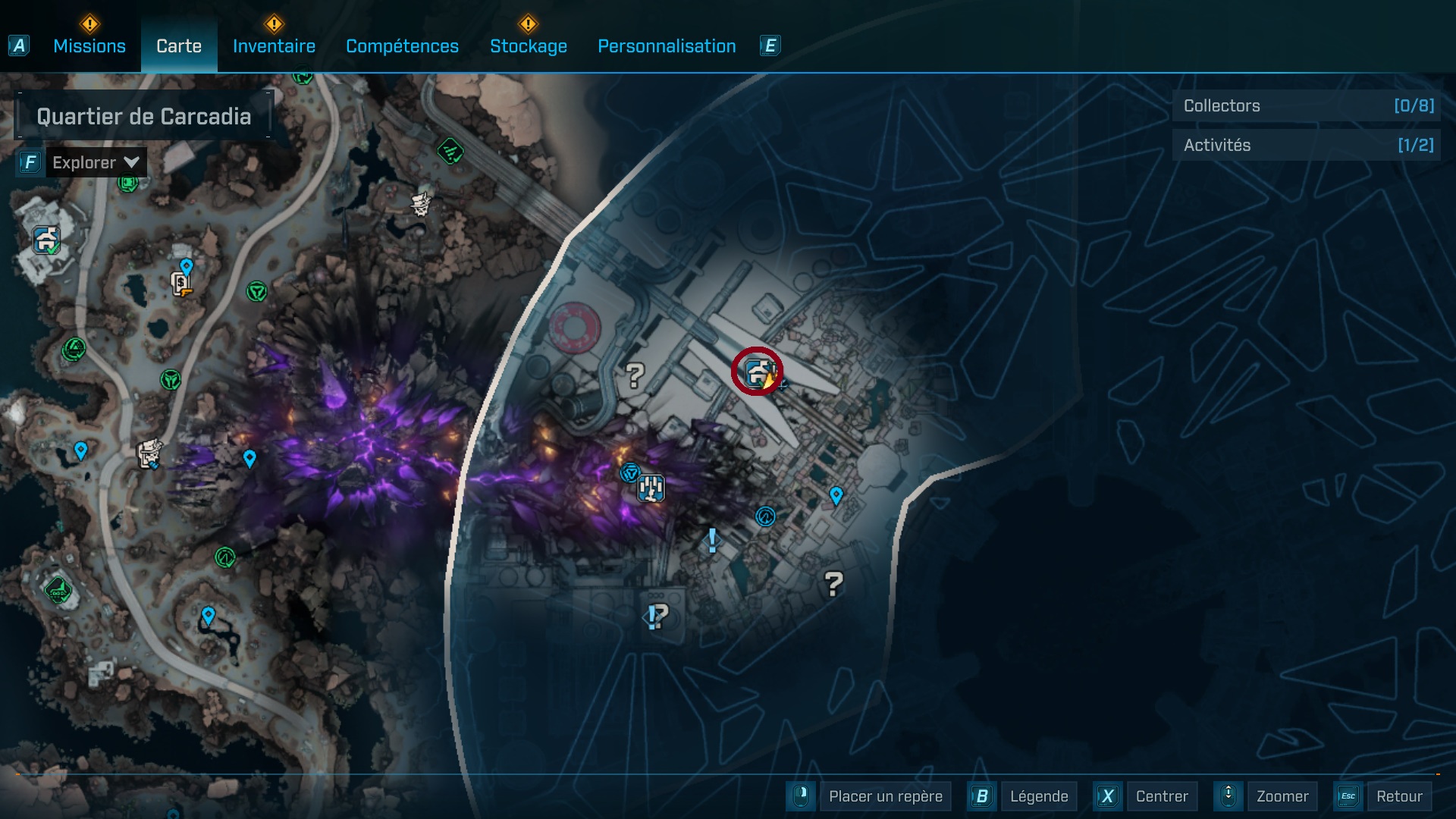Open the Inventaire tab
The height and width of the screenshot is (819, 1456).
(x=275, y=45)
